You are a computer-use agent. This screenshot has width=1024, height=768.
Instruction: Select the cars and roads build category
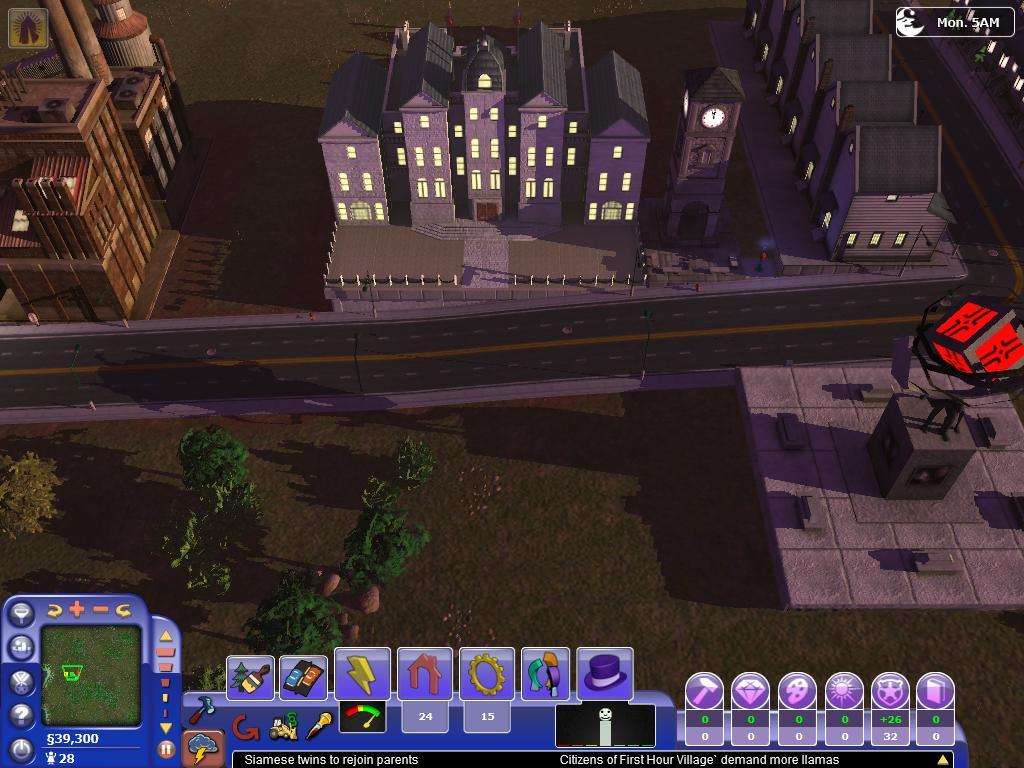click(x=303, y=678)
